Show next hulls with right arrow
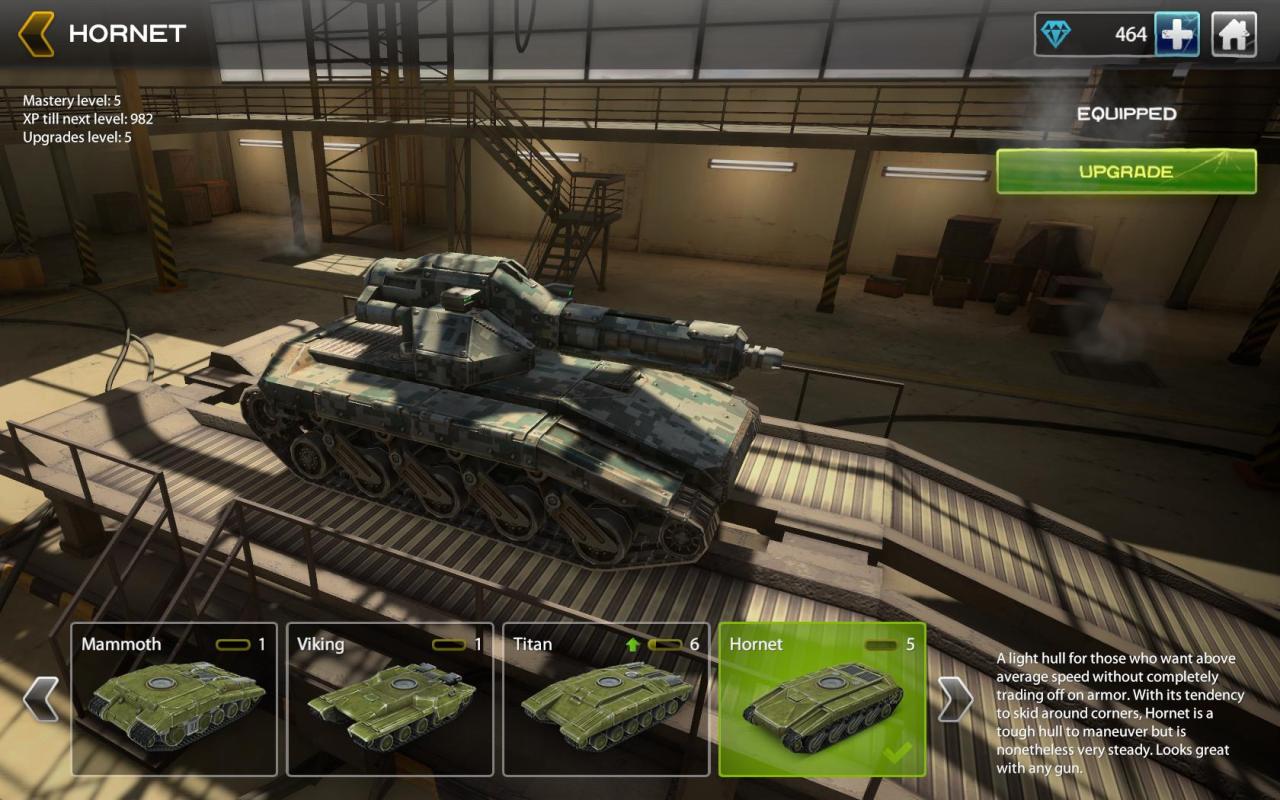Viewport: 1280px width, 800px height. click(x=955, y=699)
